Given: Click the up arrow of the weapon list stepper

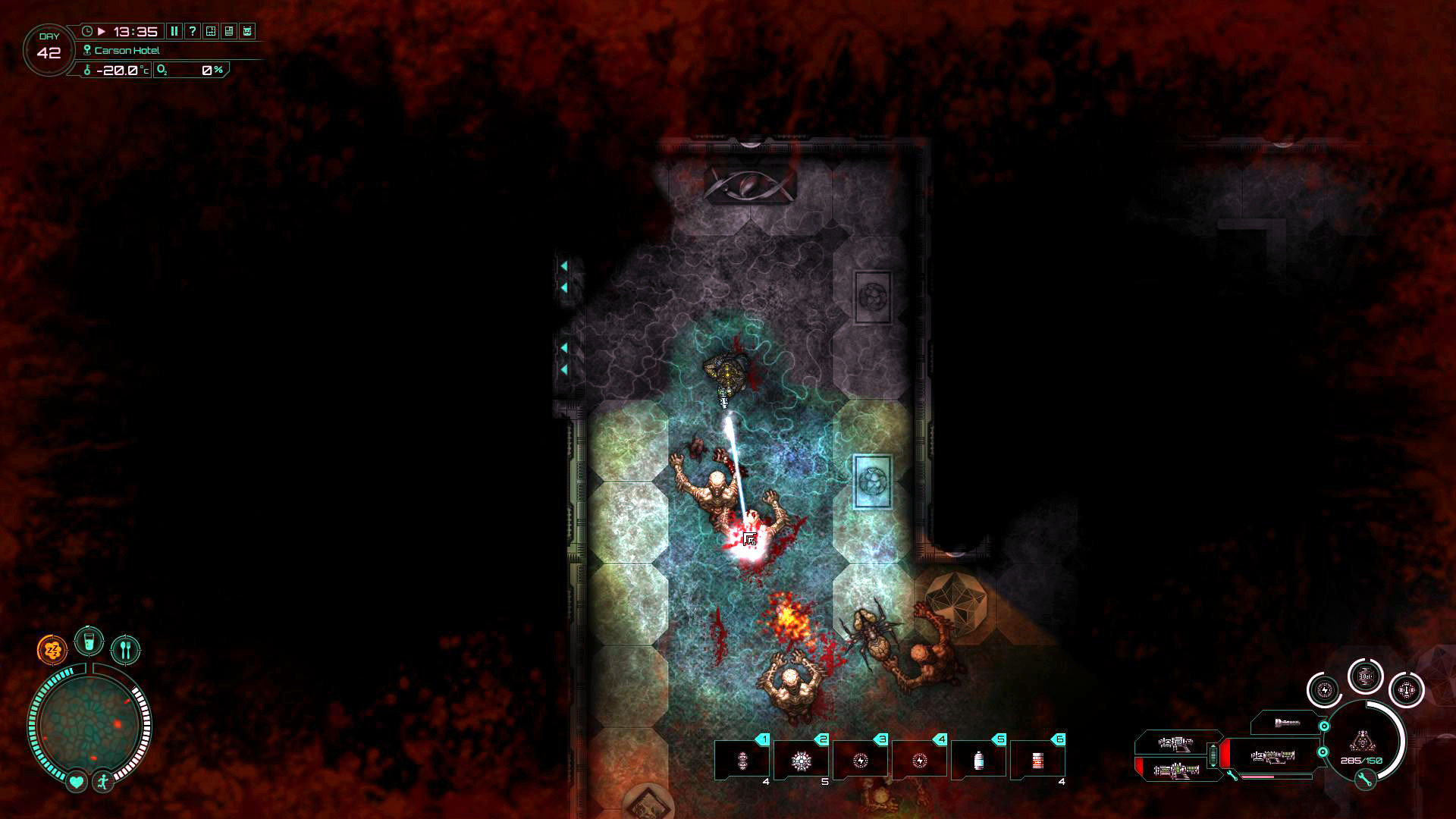Looking at the screenshot, I should click(x=1213, y=746).
